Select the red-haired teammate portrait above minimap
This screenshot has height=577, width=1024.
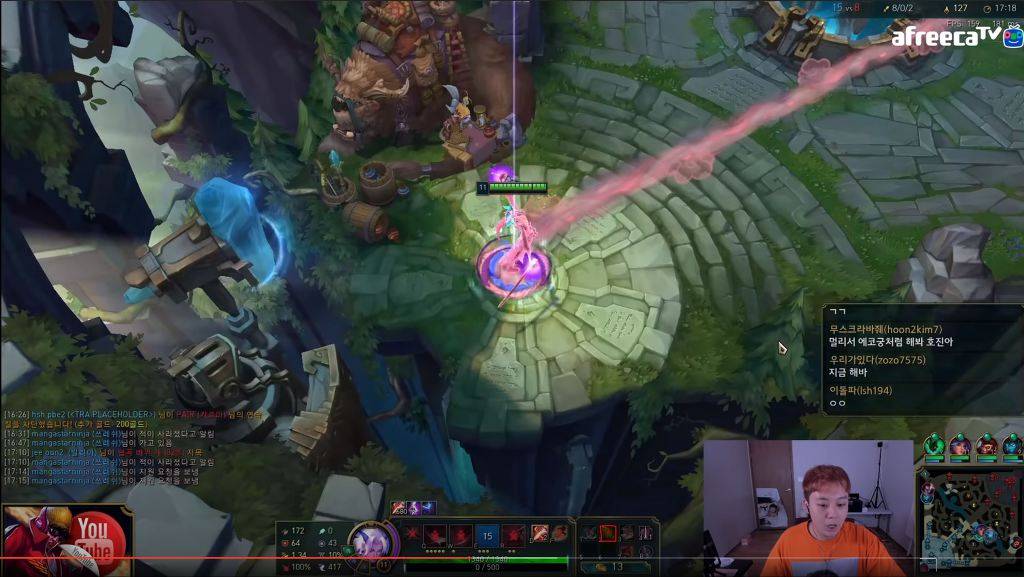point(986,445)
